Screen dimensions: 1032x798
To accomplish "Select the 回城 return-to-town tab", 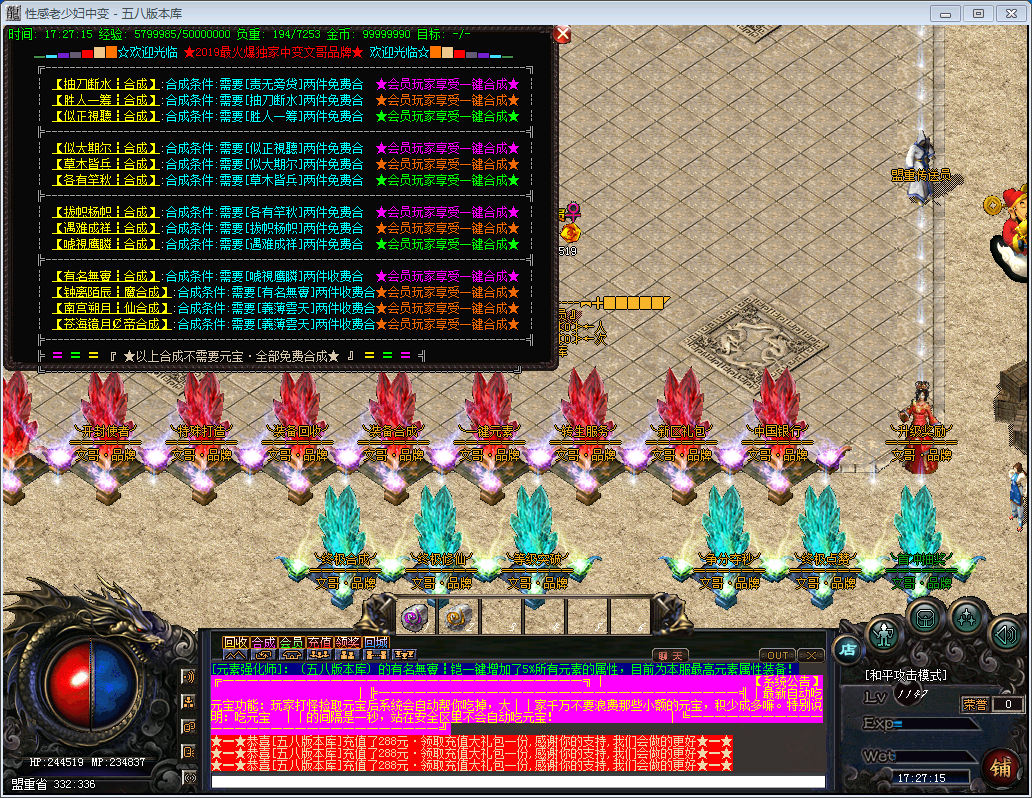I will [x=375, y=641].
